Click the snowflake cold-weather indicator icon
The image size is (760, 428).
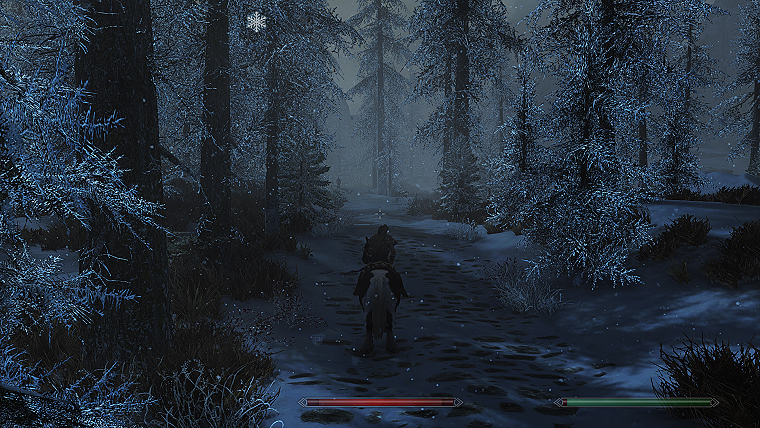pyautogui.click(x=257, y=21)
